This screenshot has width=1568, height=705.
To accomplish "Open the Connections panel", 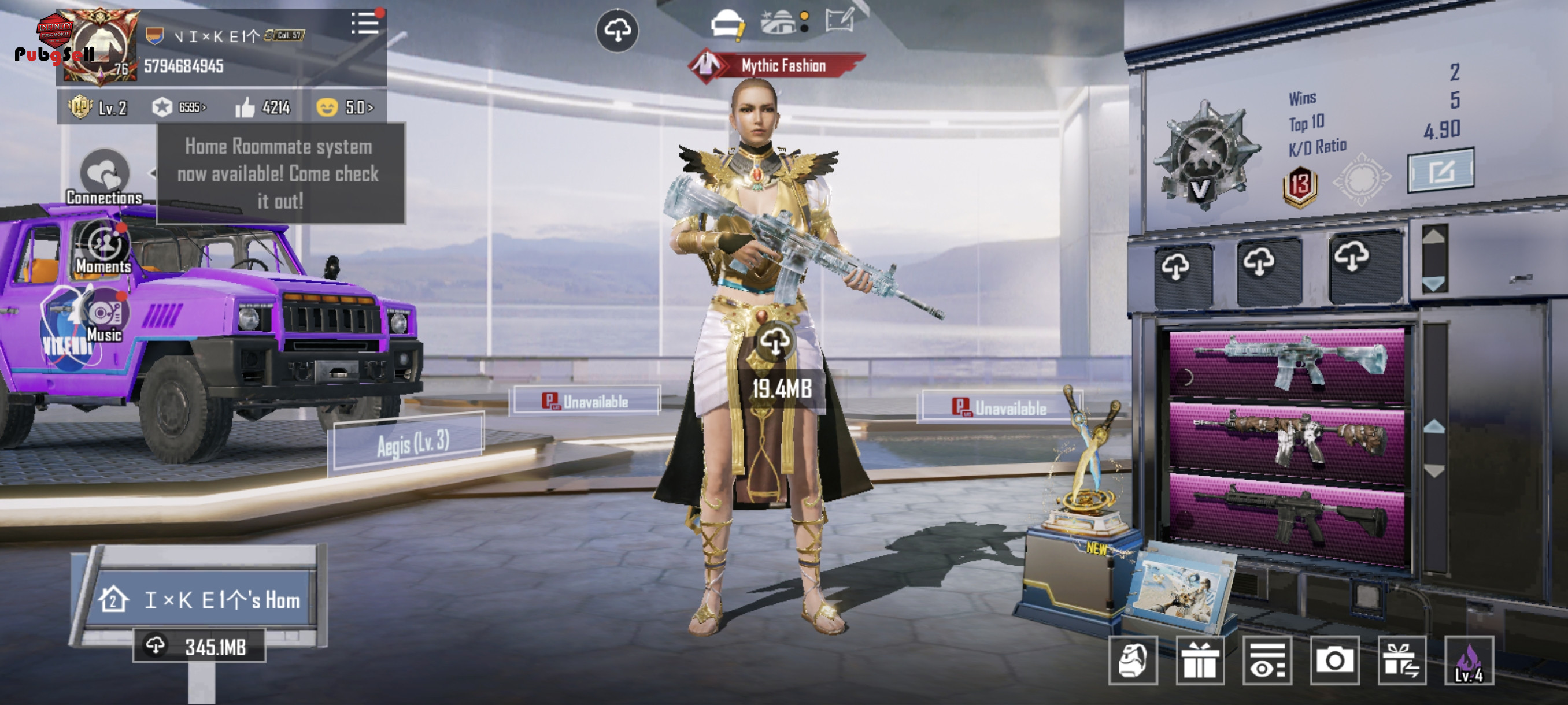I will tap(105, 177).
